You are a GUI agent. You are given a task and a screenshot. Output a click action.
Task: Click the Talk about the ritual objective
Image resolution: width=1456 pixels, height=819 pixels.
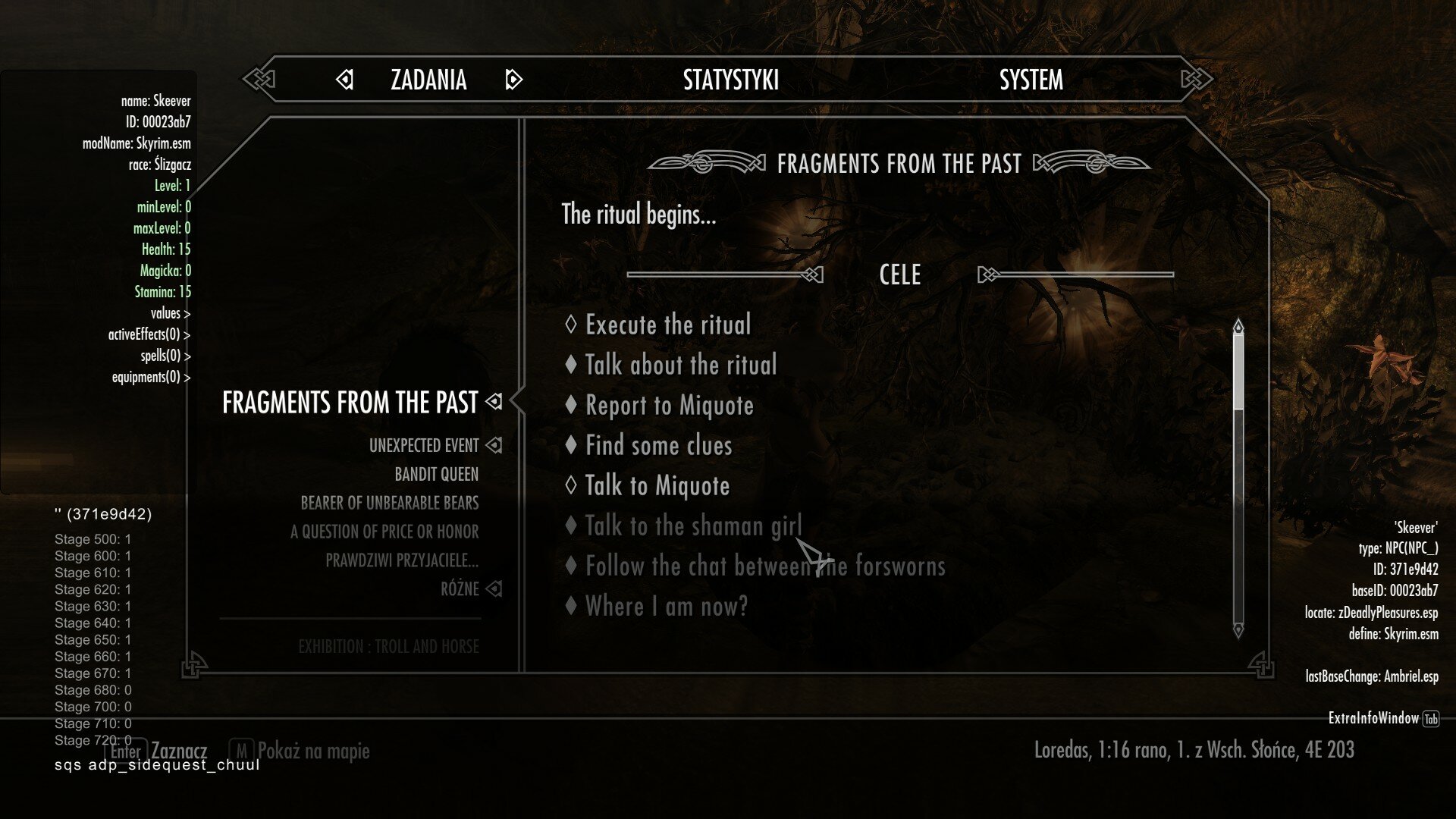coord(680,365)
